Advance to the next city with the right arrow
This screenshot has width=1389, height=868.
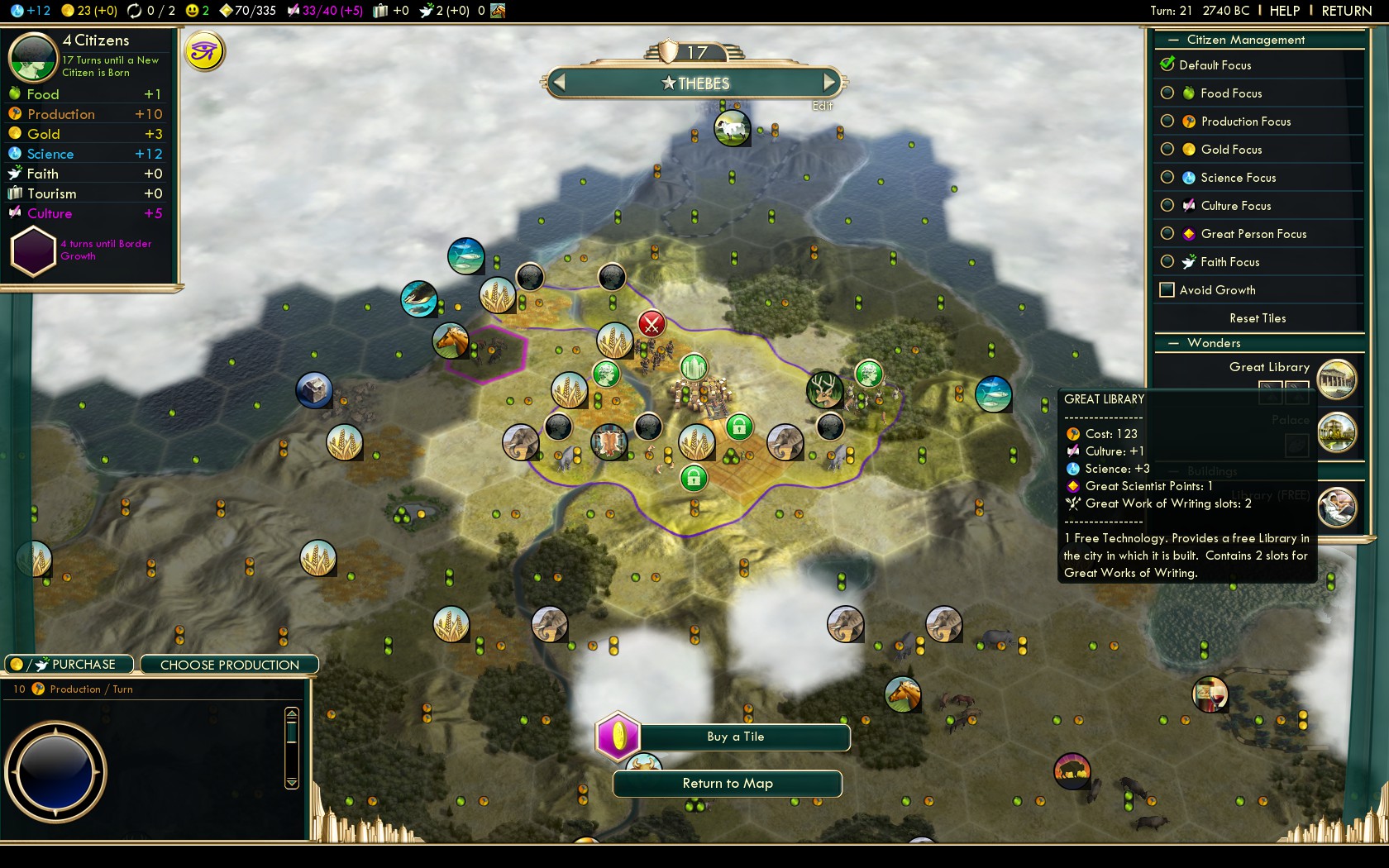[x=830, y=82]
